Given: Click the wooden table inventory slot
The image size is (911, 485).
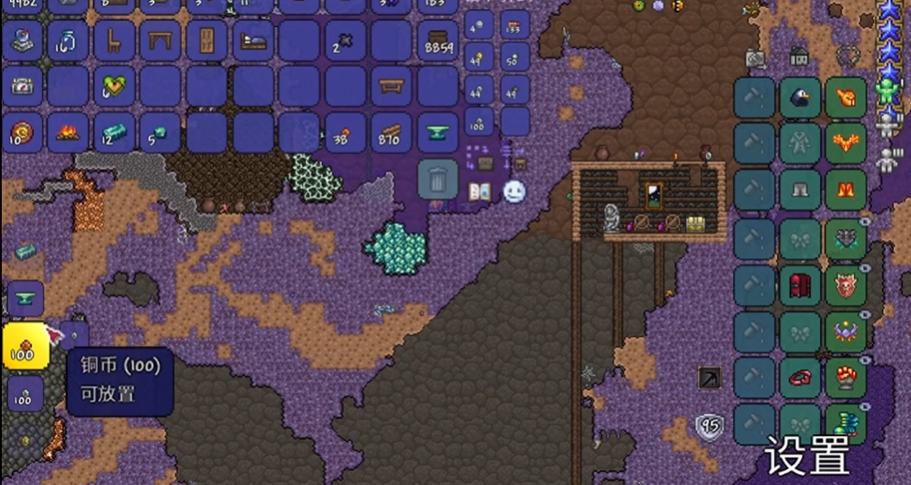Looking at the screenshot, I should 160,41.
